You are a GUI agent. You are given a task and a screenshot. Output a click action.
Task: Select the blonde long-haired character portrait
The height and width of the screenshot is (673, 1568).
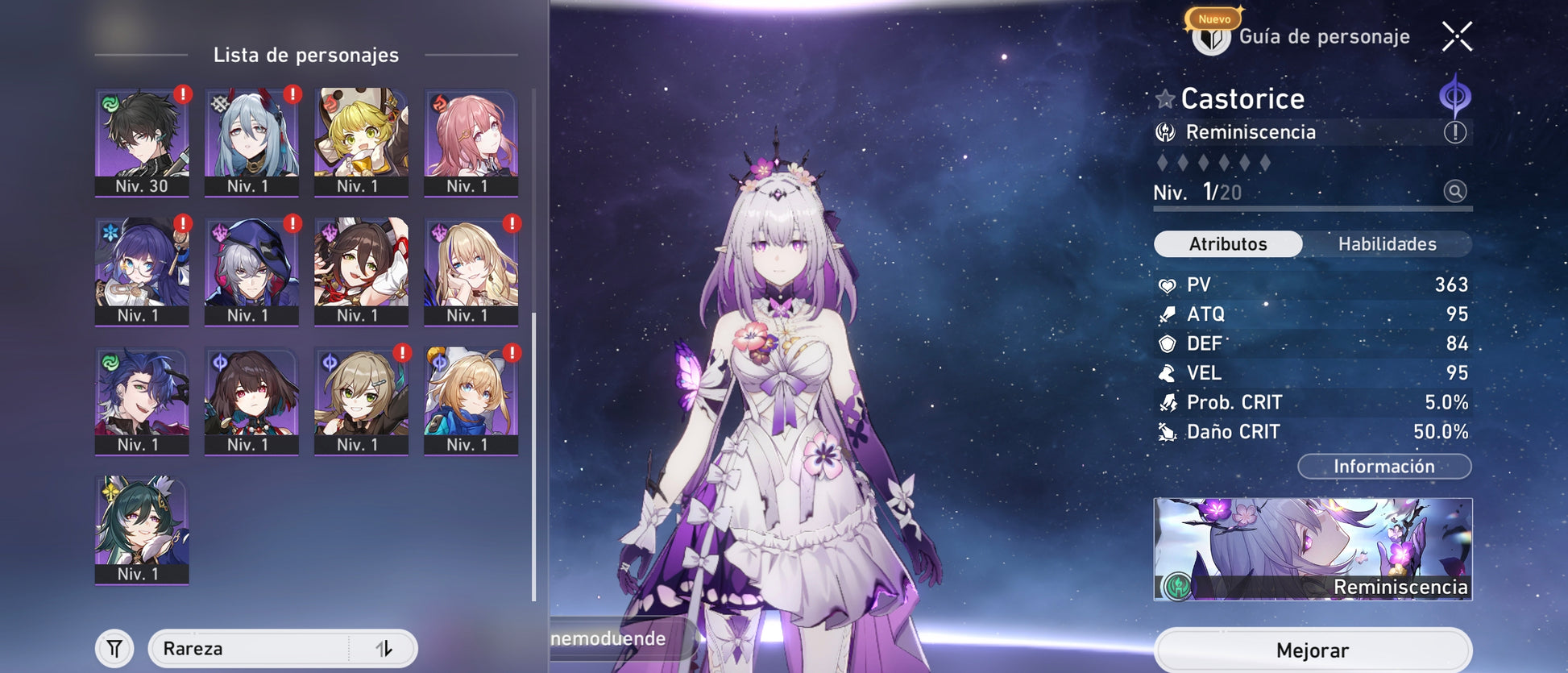click(471, 271)
